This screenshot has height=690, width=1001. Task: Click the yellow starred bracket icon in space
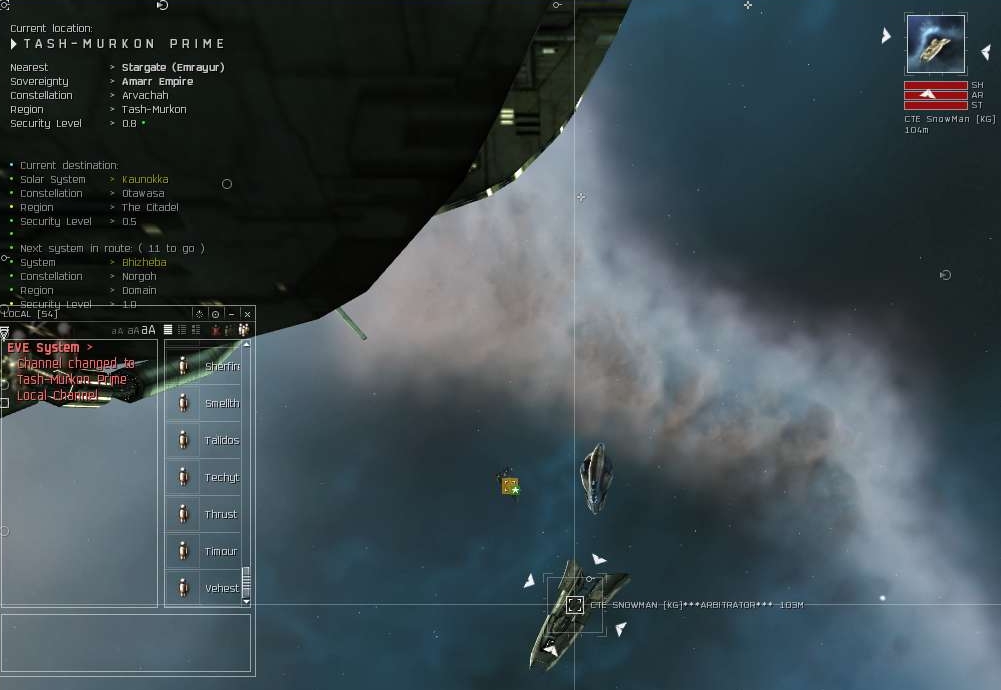pos(510,486)
